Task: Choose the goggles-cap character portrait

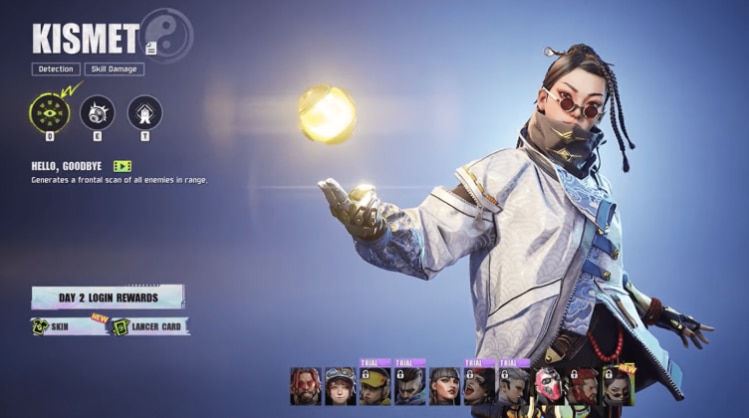Action: 340,385
